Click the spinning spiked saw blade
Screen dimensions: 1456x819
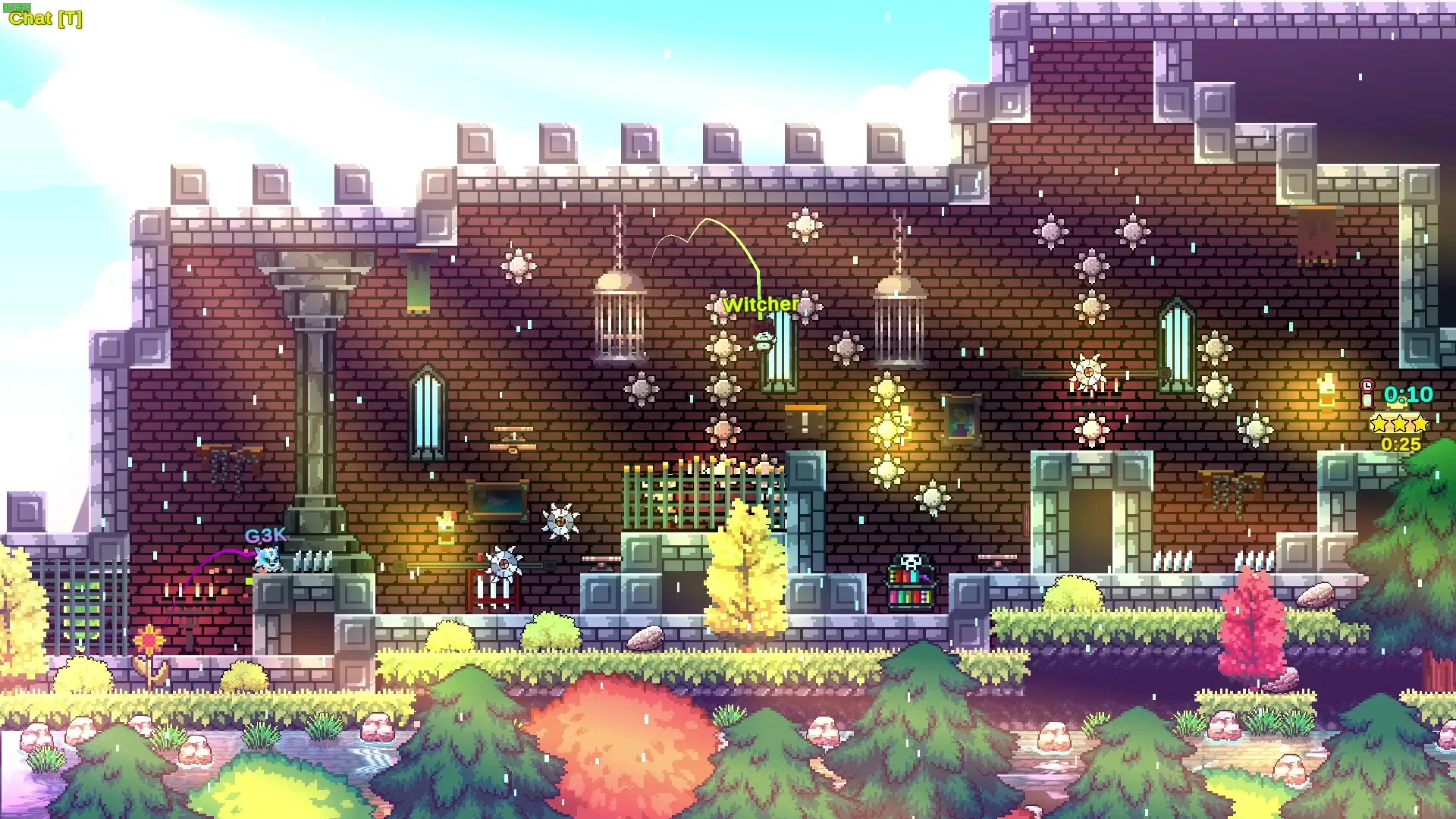pyautogui.click(x=561, y=520)
